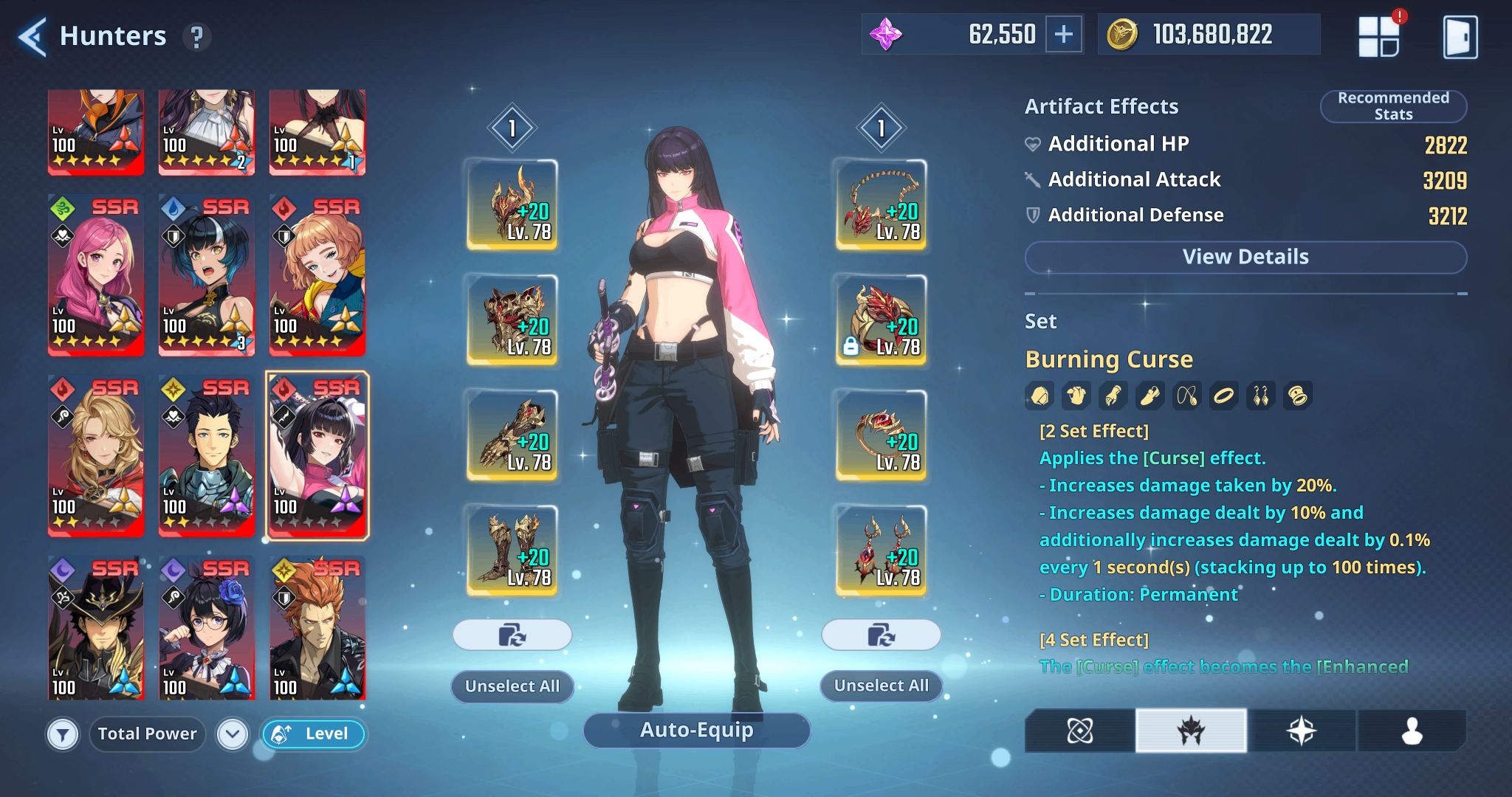Select the locked ring artifact slot
This screenshot has height=797, width=1512.
(x=881, y=320)
